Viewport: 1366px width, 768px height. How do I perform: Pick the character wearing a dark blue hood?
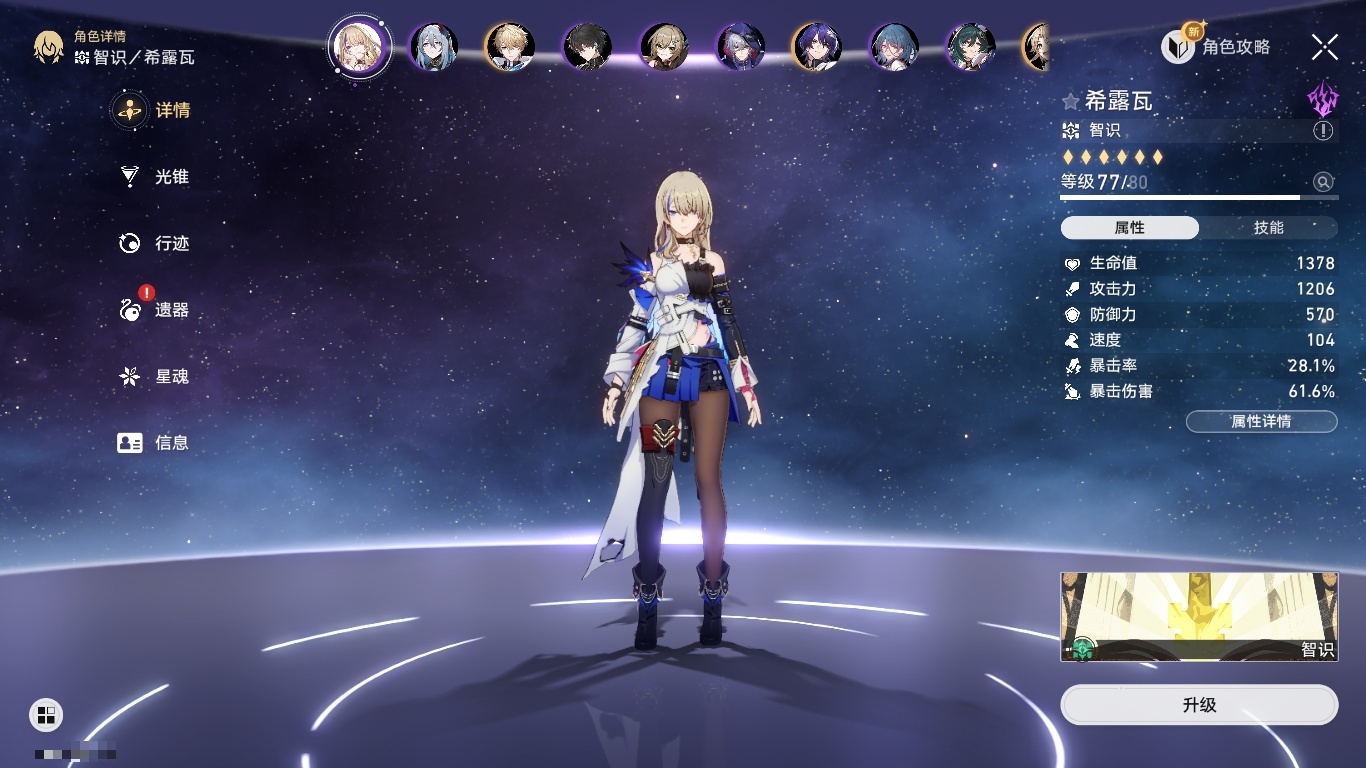pos(740,46)
